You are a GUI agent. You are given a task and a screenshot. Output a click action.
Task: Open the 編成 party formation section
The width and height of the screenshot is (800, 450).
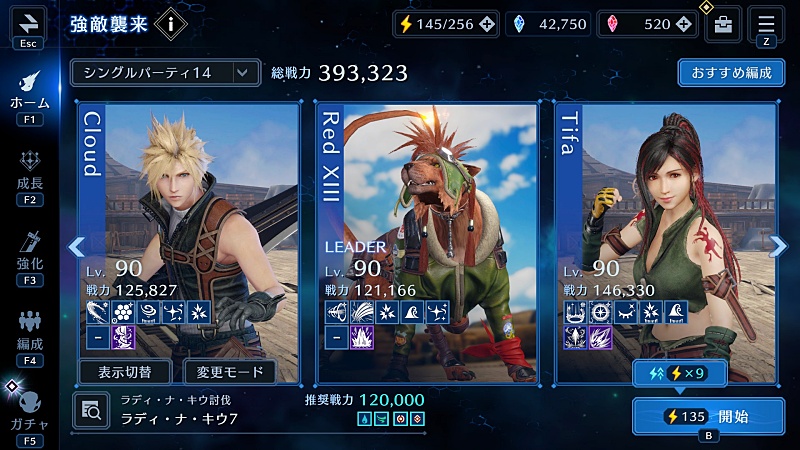29,333
